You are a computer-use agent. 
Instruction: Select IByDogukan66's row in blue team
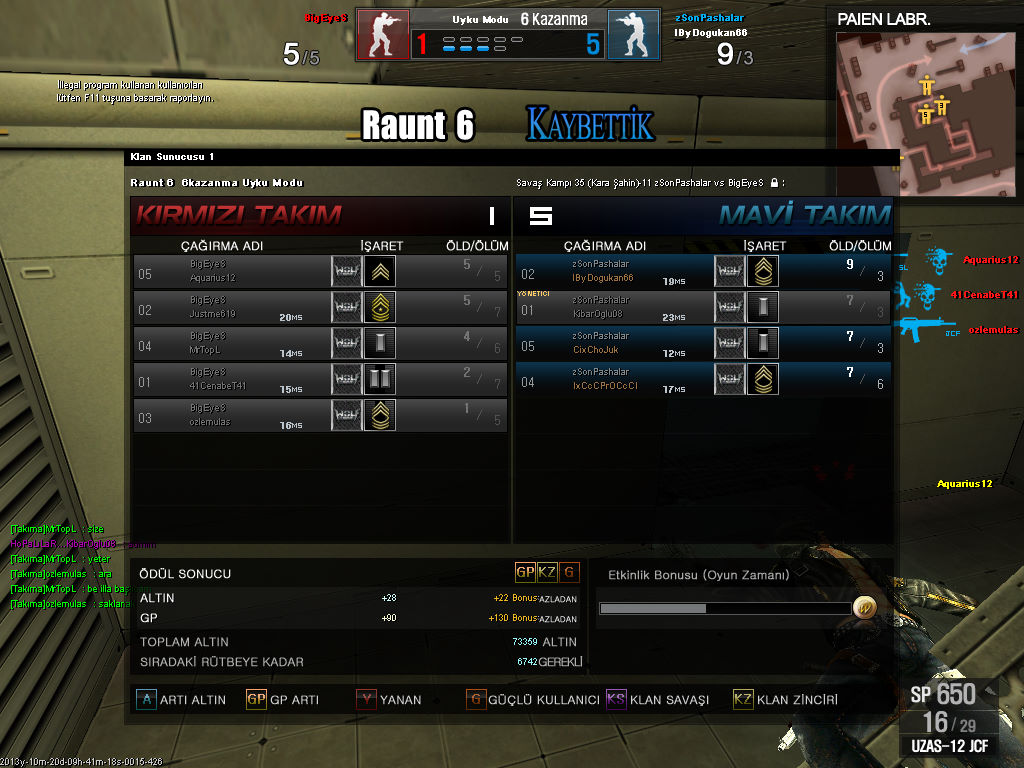(x=703, y=271)
